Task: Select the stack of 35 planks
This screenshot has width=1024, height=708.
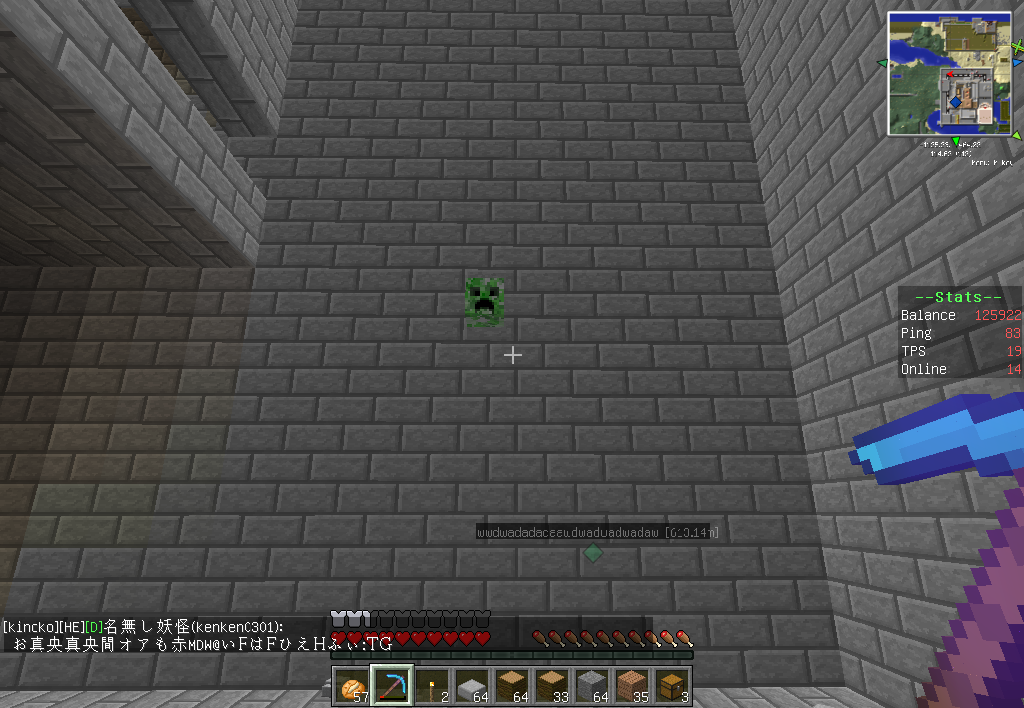Action: [632, 687]
